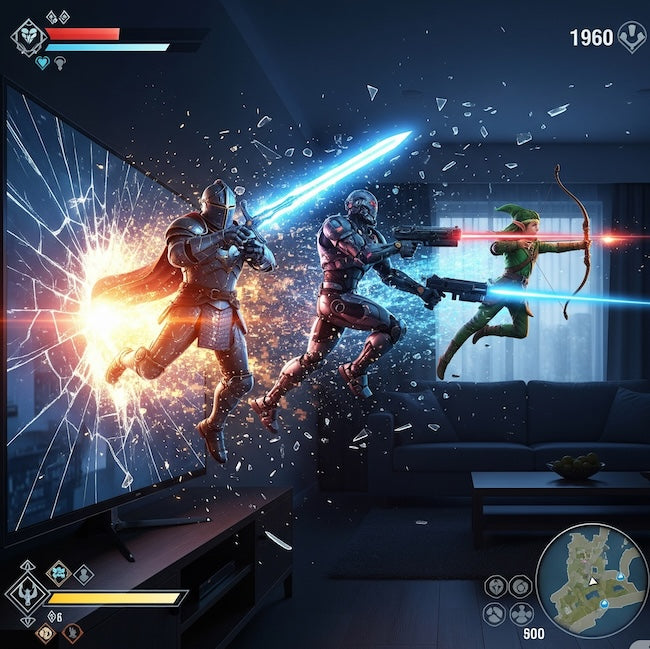This screenshot has width=650, height=649.
Task: Choose the grey silhouette ability icon
Action: (x=84, y=574)
